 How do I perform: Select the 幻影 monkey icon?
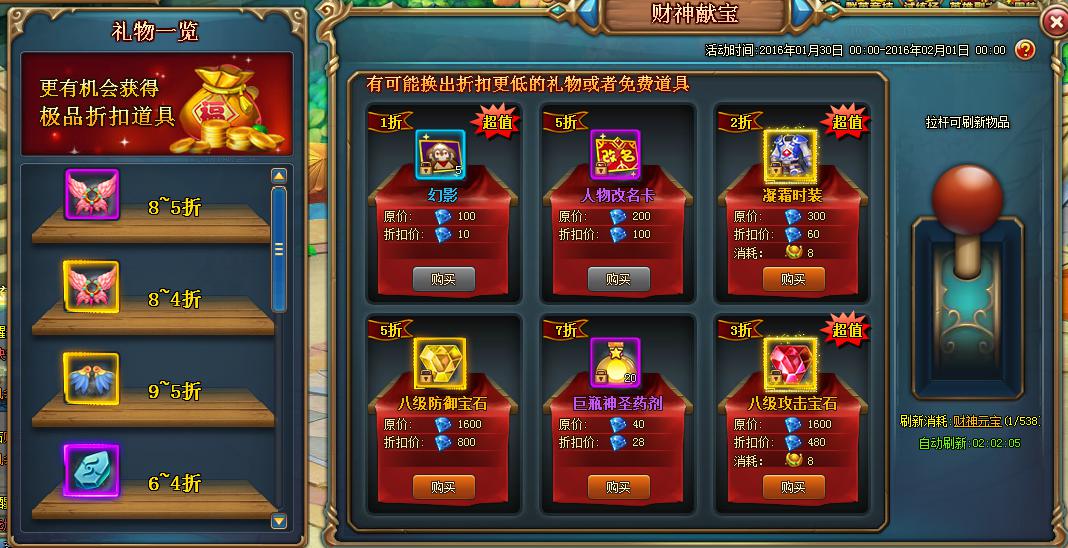(x=441, y=155)
